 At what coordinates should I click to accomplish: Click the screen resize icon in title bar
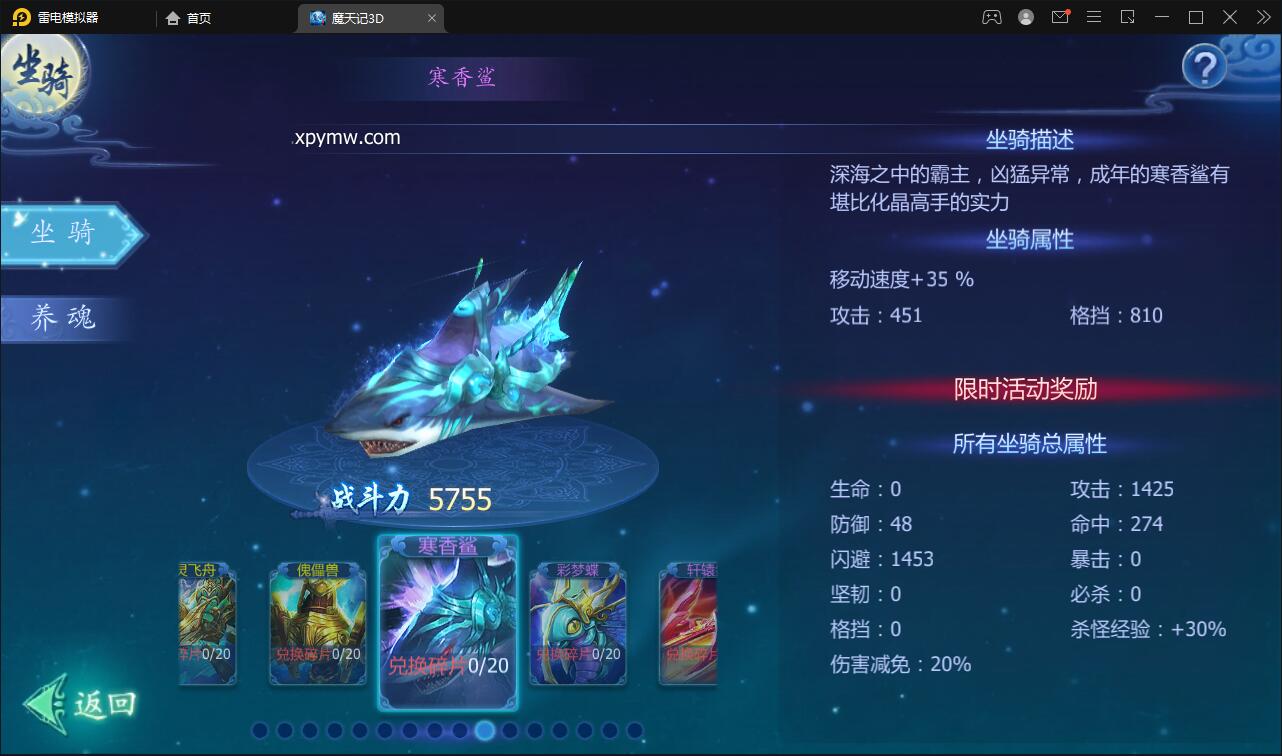tap(1128, 17)
